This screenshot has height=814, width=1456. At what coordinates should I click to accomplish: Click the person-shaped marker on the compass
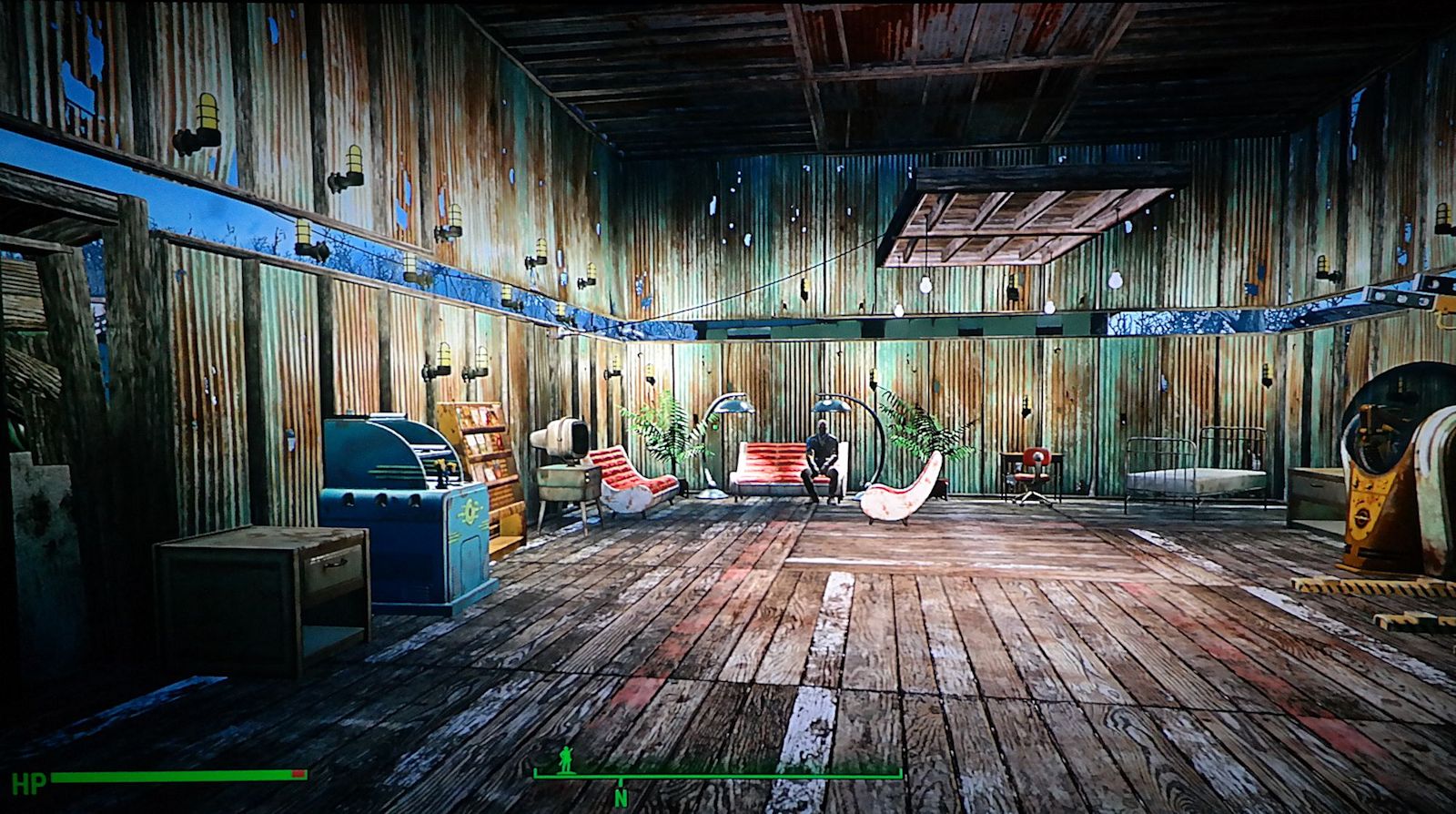tap(566, 758)
